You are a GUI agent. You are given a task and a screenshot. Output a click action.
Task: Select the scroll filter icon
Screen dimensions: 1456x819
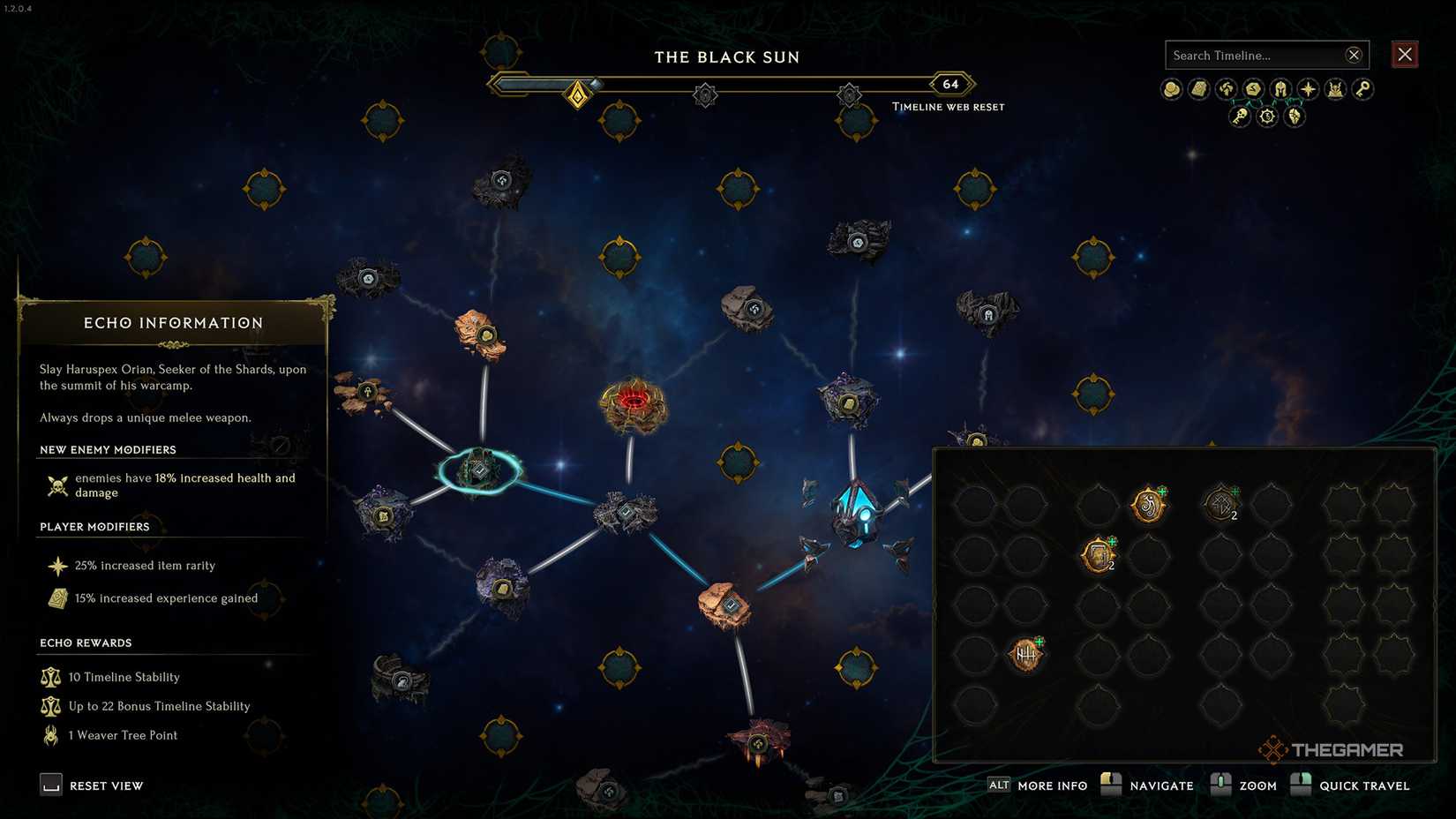[1197, 88]
